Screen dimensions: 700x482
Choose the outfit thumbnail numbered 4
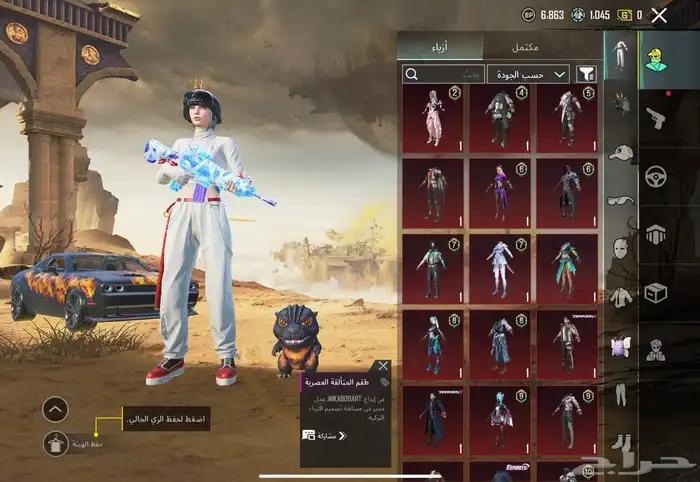(499, 118)
